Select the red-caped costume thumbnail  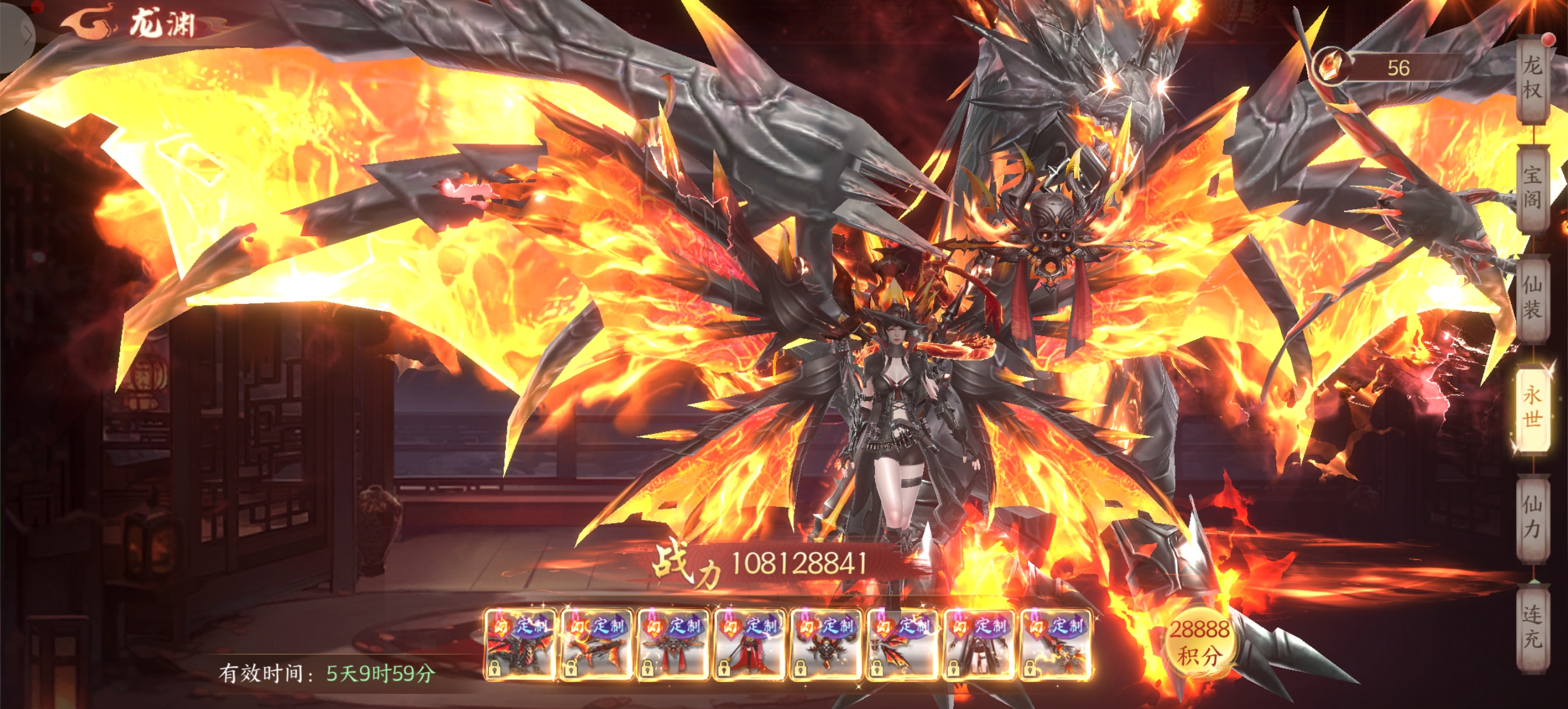pos(750,645)
